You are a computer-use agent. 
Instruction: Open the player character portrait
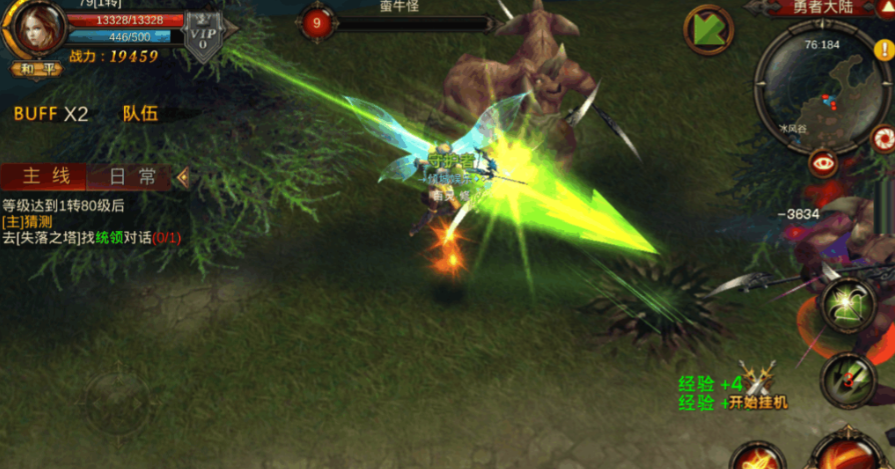33,29
